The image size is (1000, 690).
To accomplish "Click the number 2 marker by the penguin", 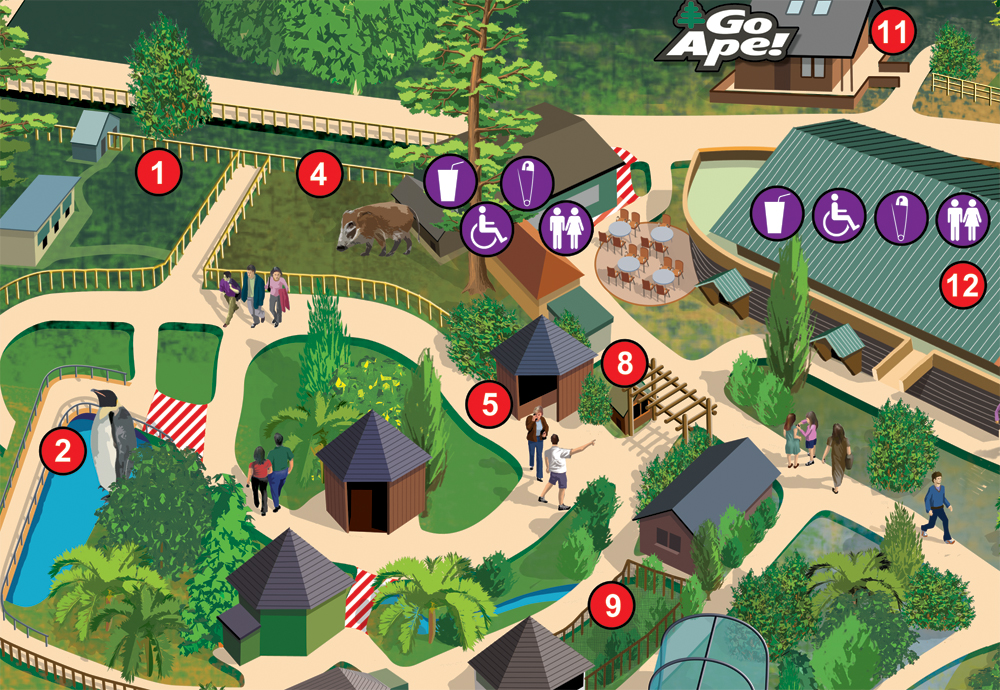I will pyautogui.click(x=62, y=452).
